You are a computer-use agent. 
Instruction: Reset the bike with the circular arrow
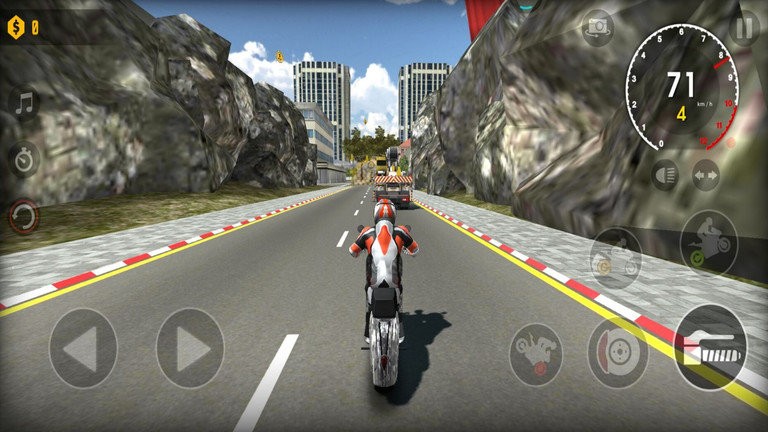[24, 215]
